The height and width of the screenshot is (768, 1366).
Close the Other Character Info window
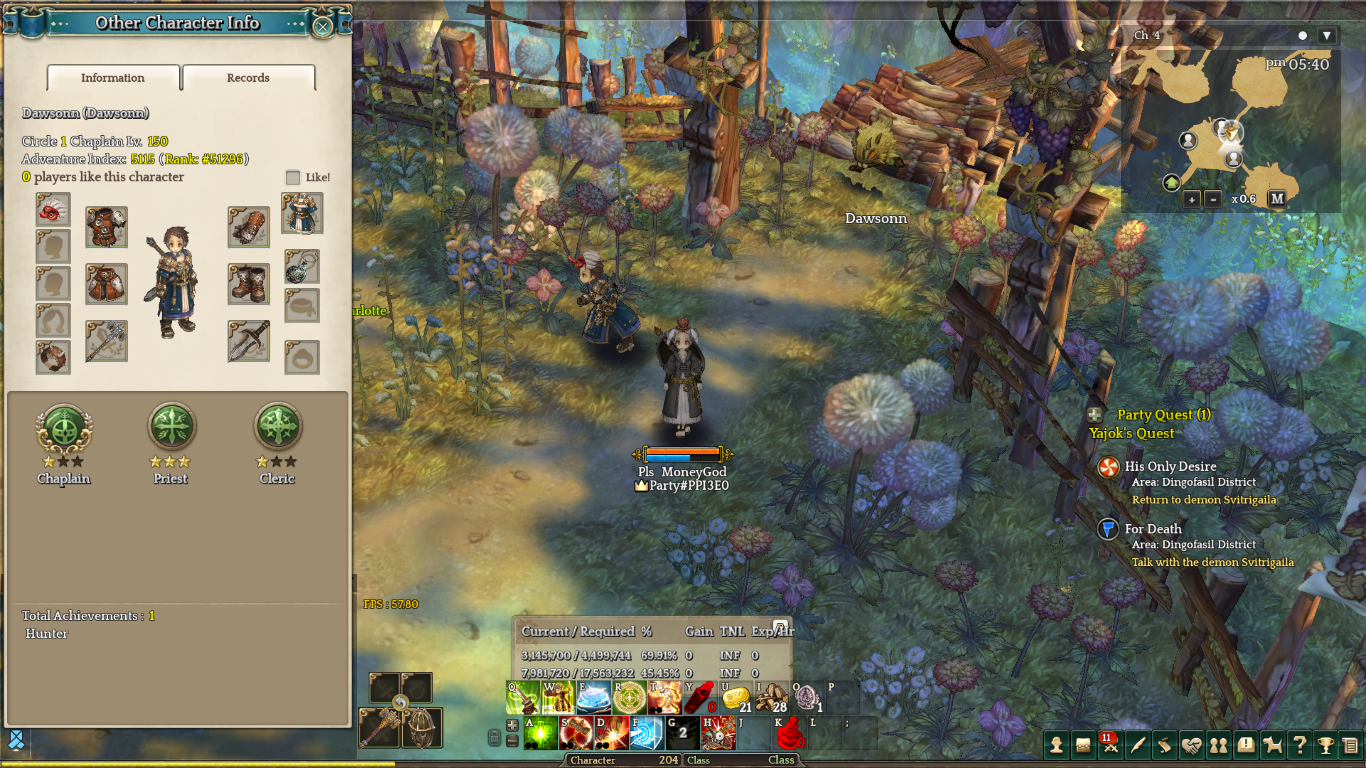pos(322,26)
